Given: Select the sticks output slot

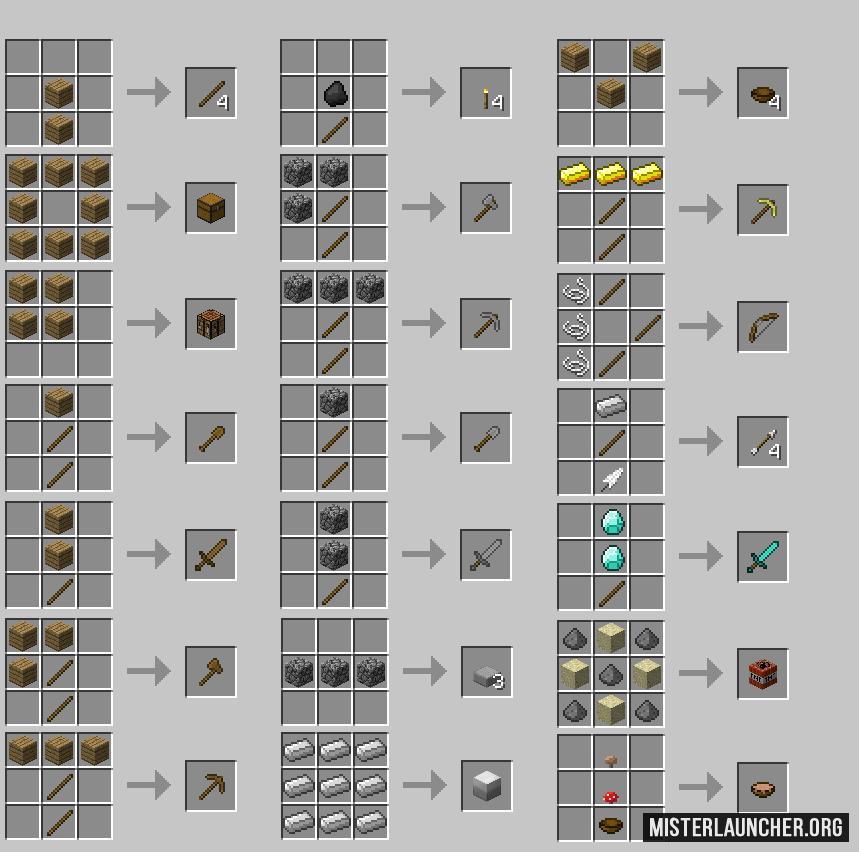Looking at the screenshot, I should [211, 93].
